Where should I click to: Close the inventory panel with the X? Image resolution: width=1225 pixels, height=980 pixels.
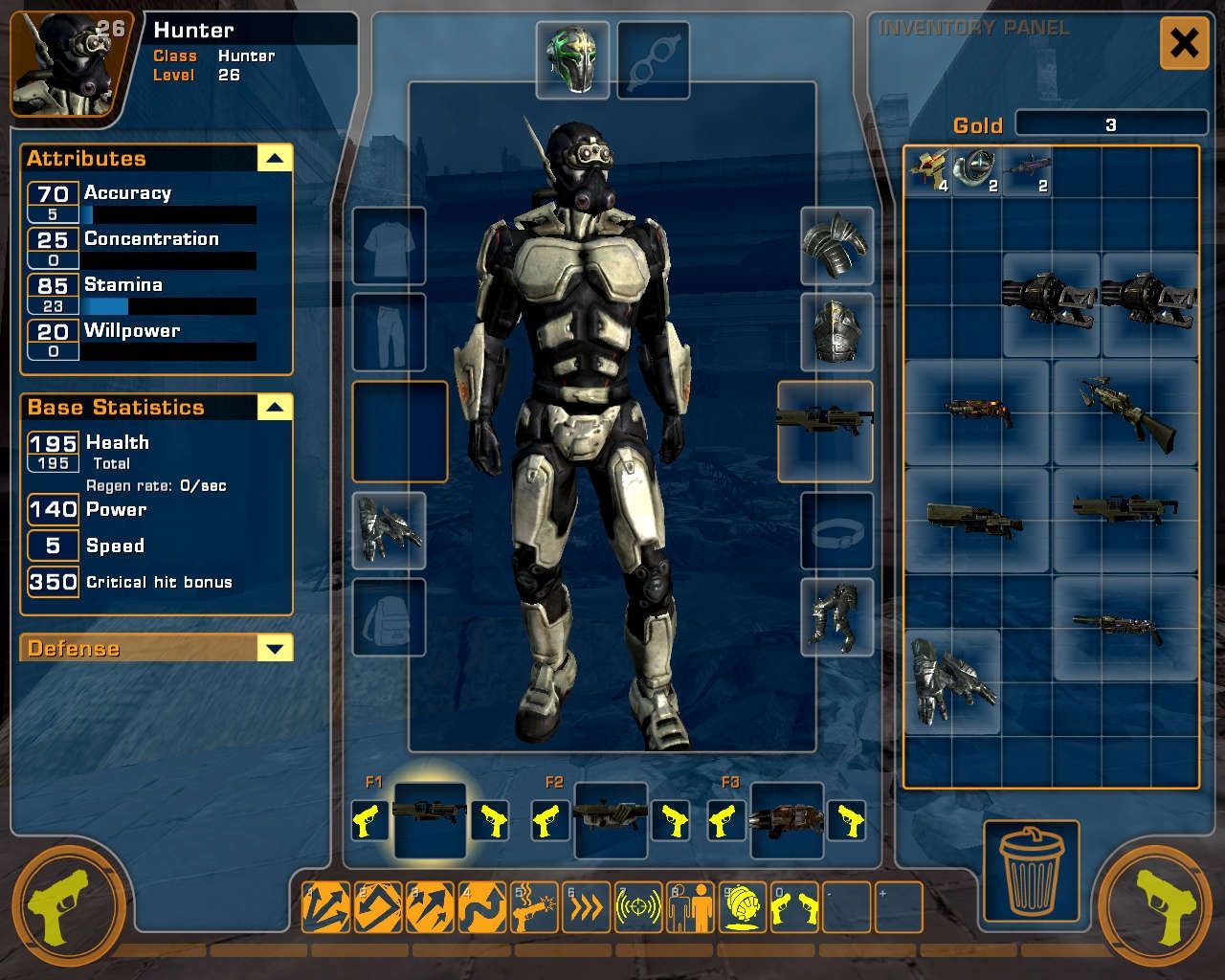point(1184,43)
